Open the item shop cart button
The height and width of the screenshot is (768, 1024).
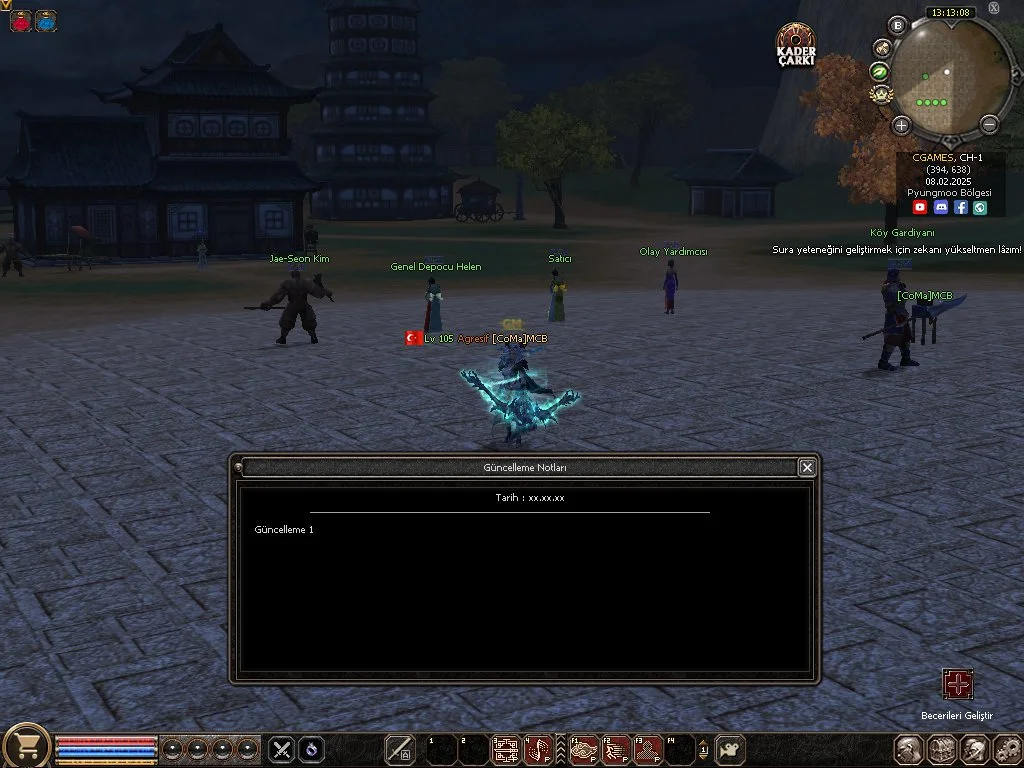pyautogui.click(x=27, y=746)
